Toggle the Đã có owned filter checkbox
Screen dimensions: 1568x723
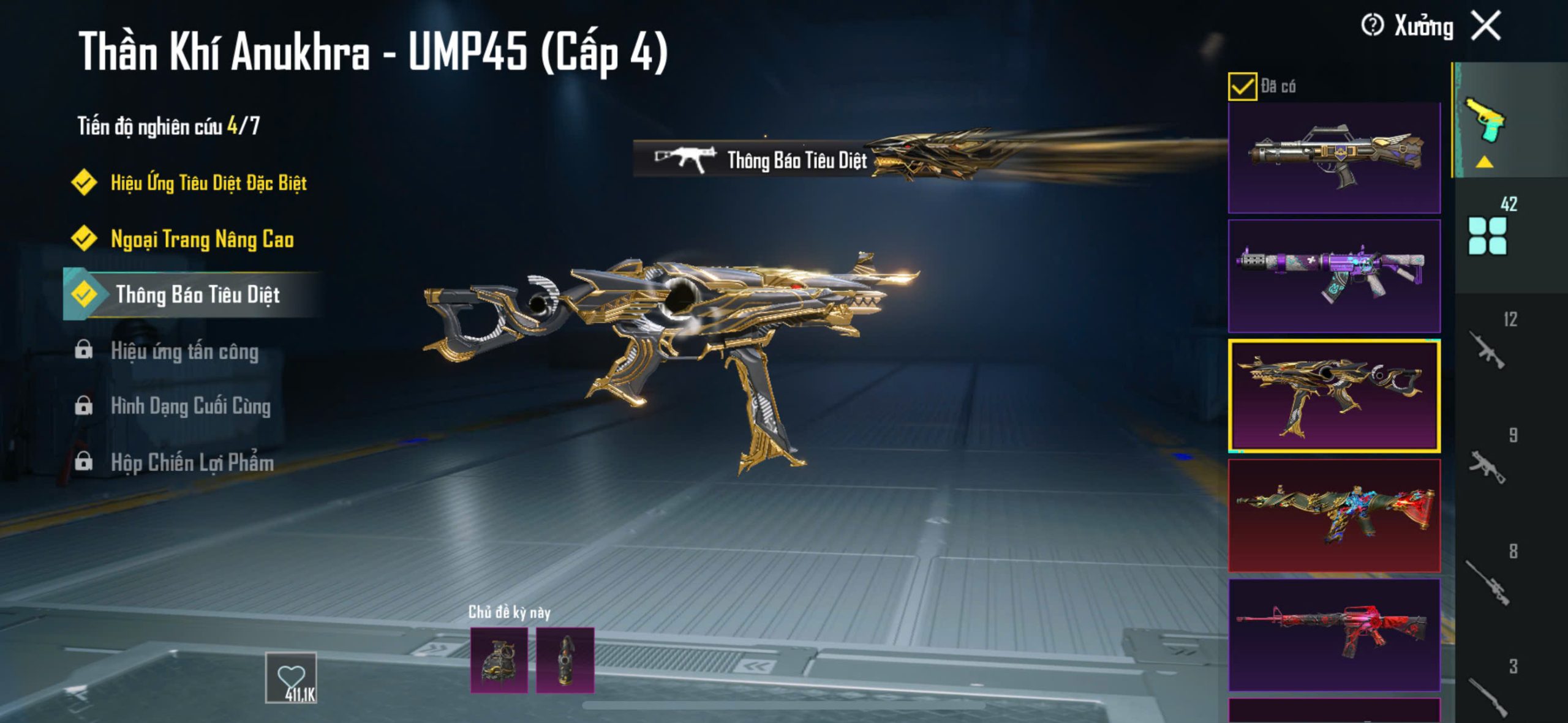[x=1242, y=86]
